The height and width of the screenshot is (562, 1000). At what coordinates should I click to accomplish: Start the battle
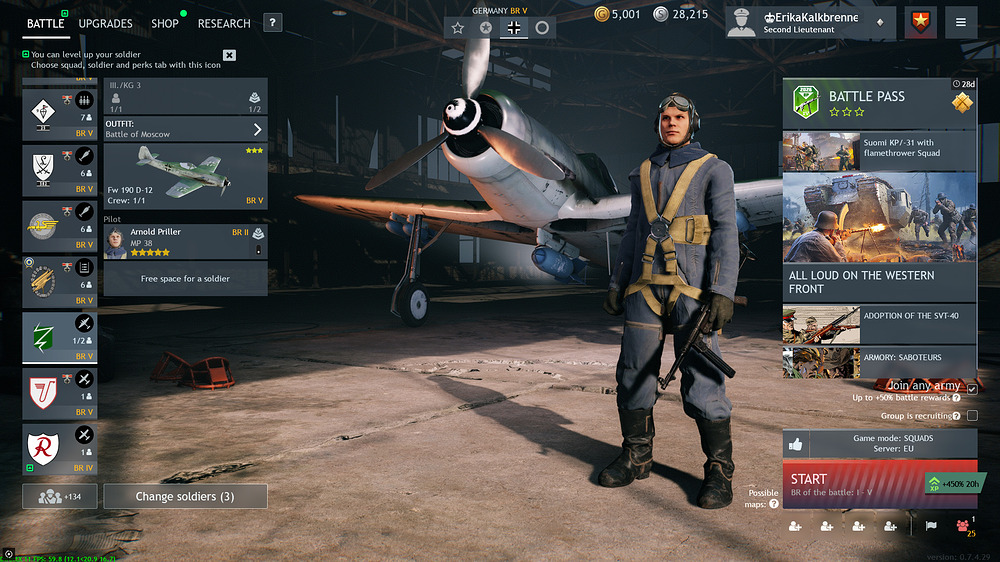click(855, 484)
